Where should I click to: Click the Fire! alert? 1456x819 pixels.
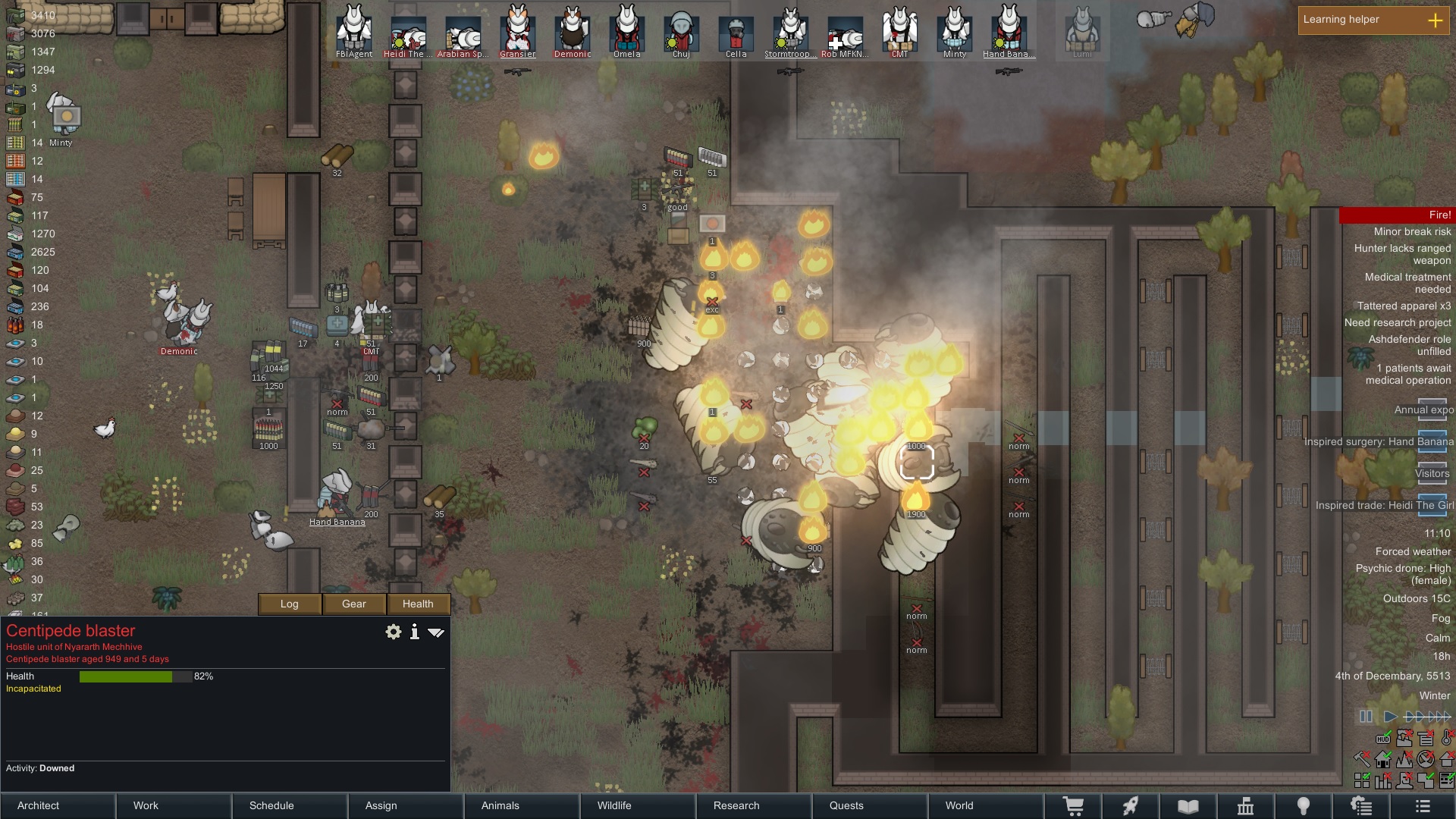click(1439, 215)
